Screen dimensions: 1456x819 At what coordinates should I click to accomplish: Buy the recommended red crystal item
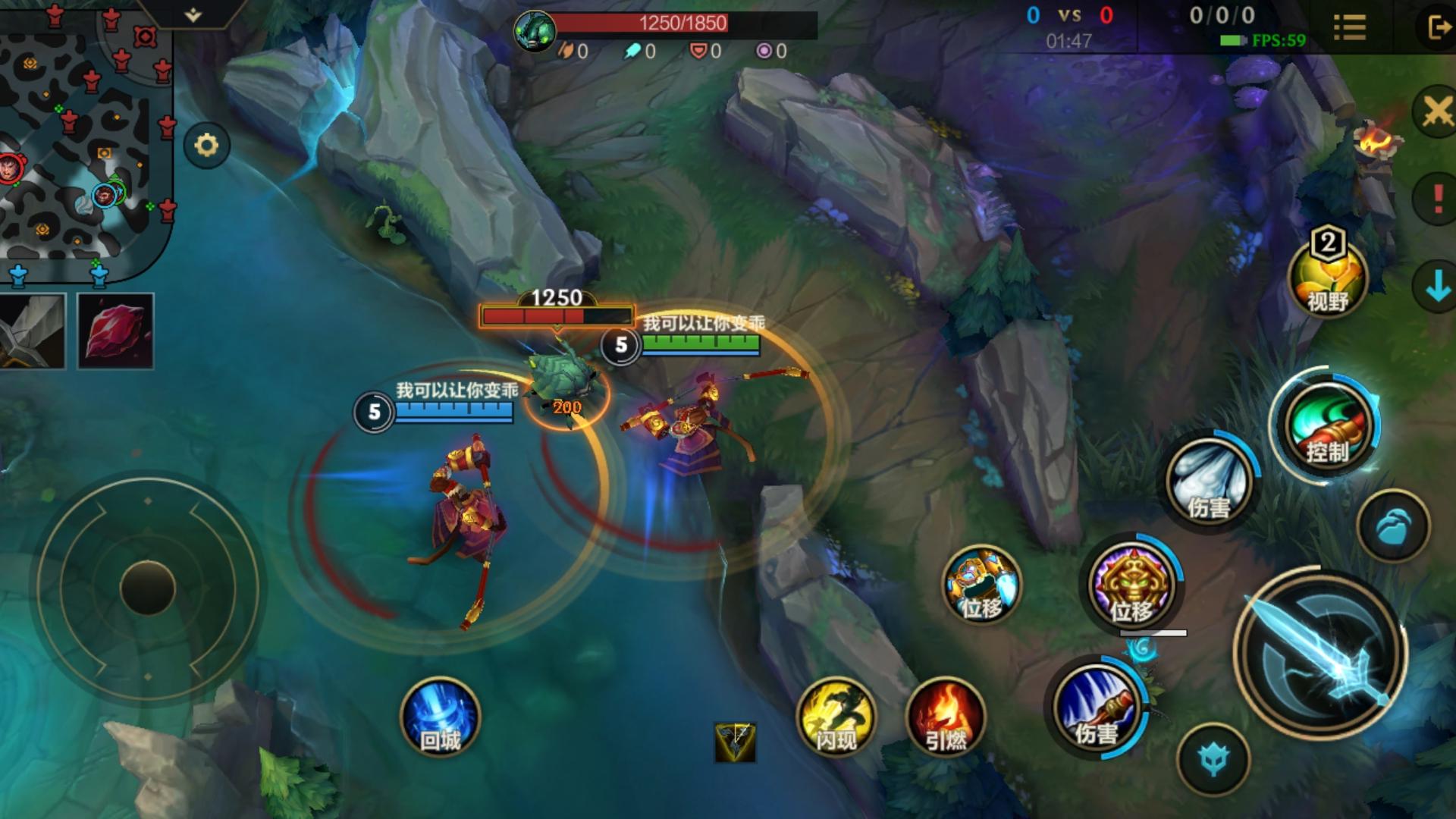115,331
